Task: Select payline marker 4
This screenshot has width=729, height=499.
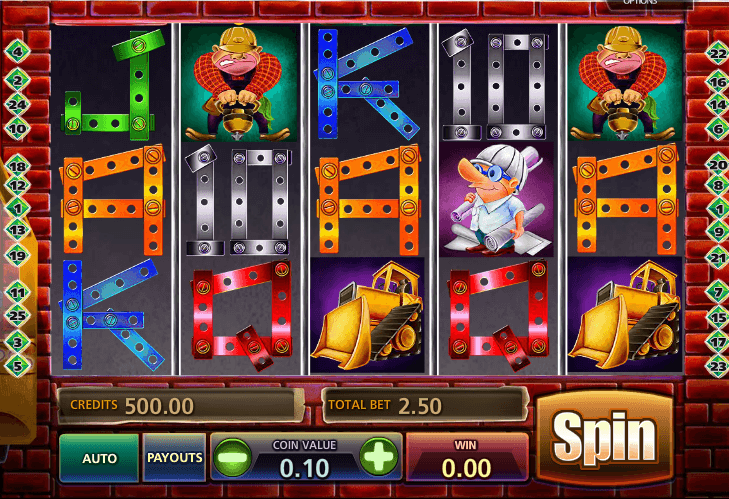Action: pyautogui.click(x=17, y=51)
